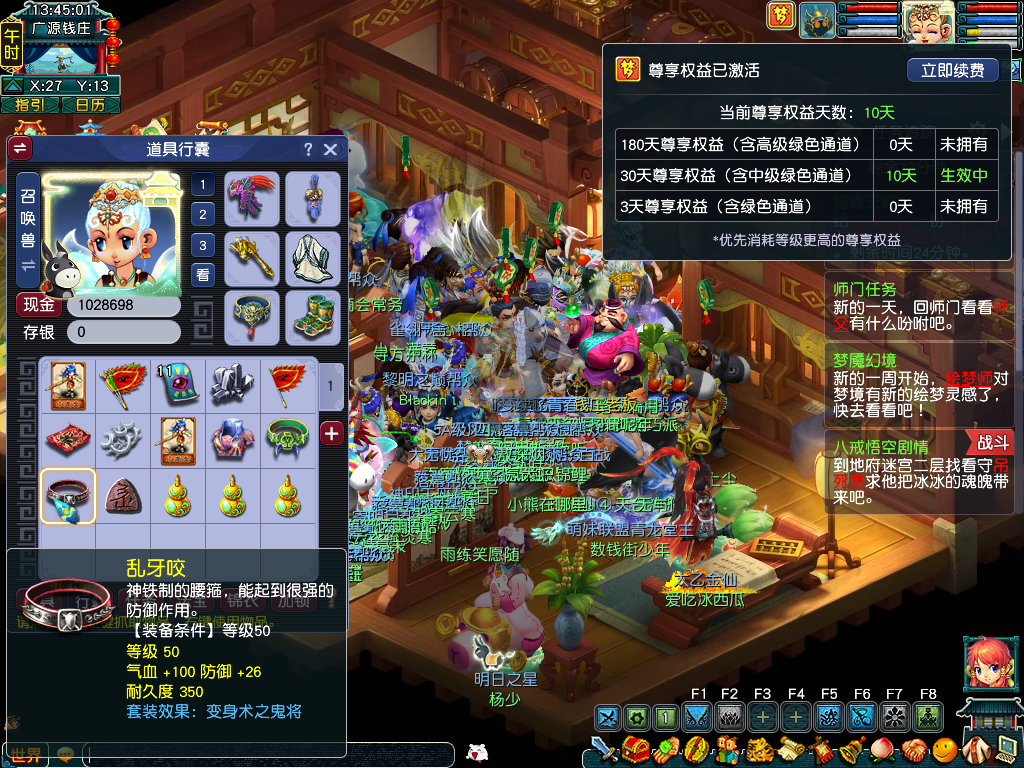1024x768 pixels.
Task: Open inventory help question mark
Action: coord(308,150)
